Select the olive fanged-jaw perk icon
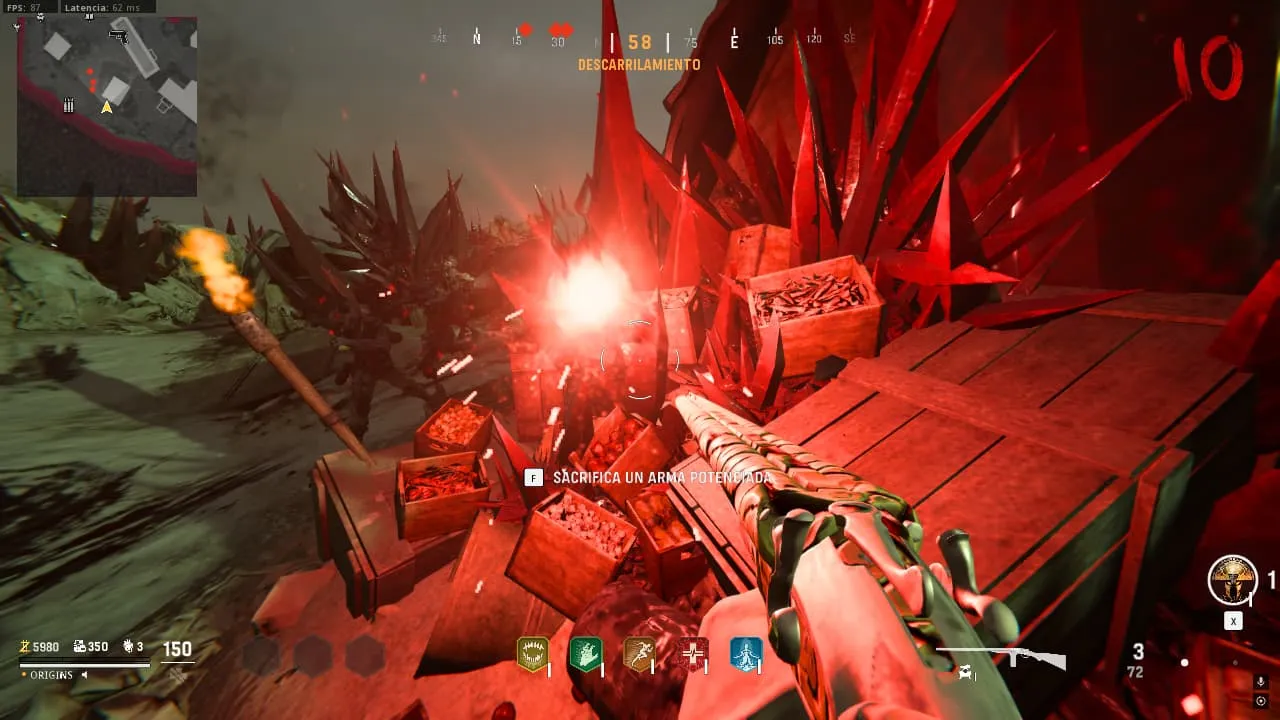Screen dimensions: 1280x720 click(x=532, y=654)
